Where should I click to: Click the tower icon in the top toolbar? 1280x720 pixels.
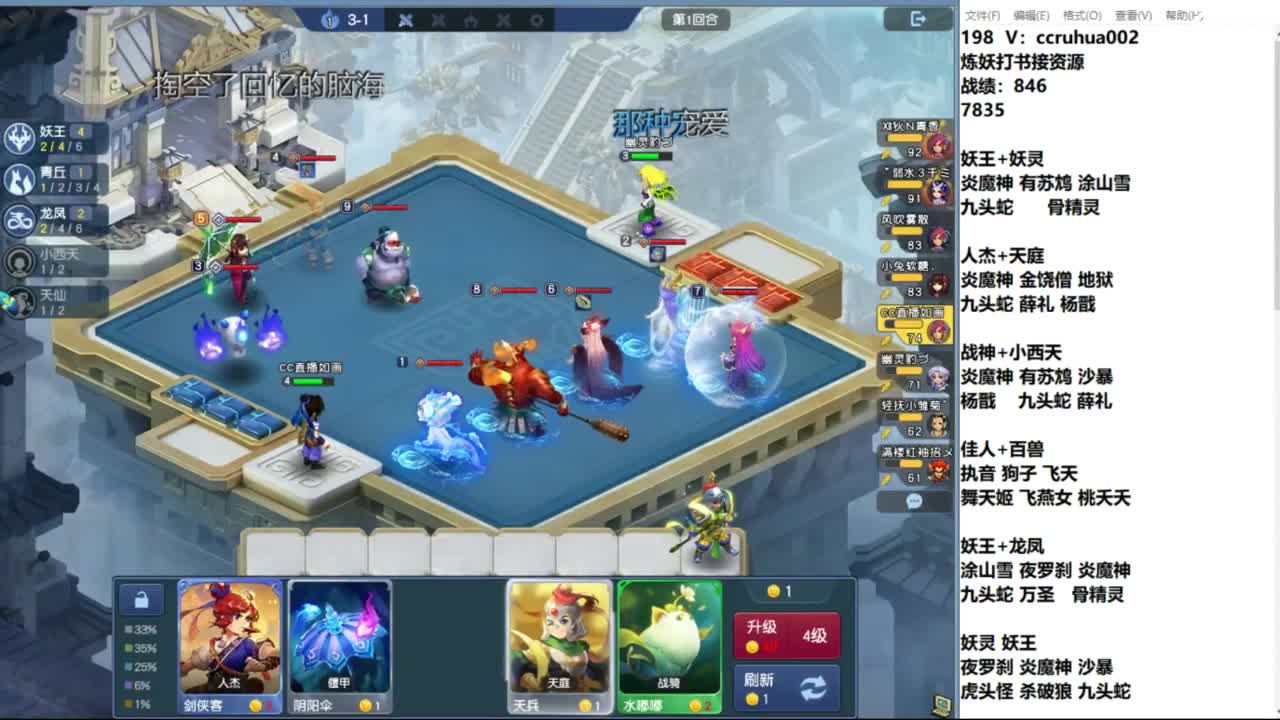tap(471, 20)
